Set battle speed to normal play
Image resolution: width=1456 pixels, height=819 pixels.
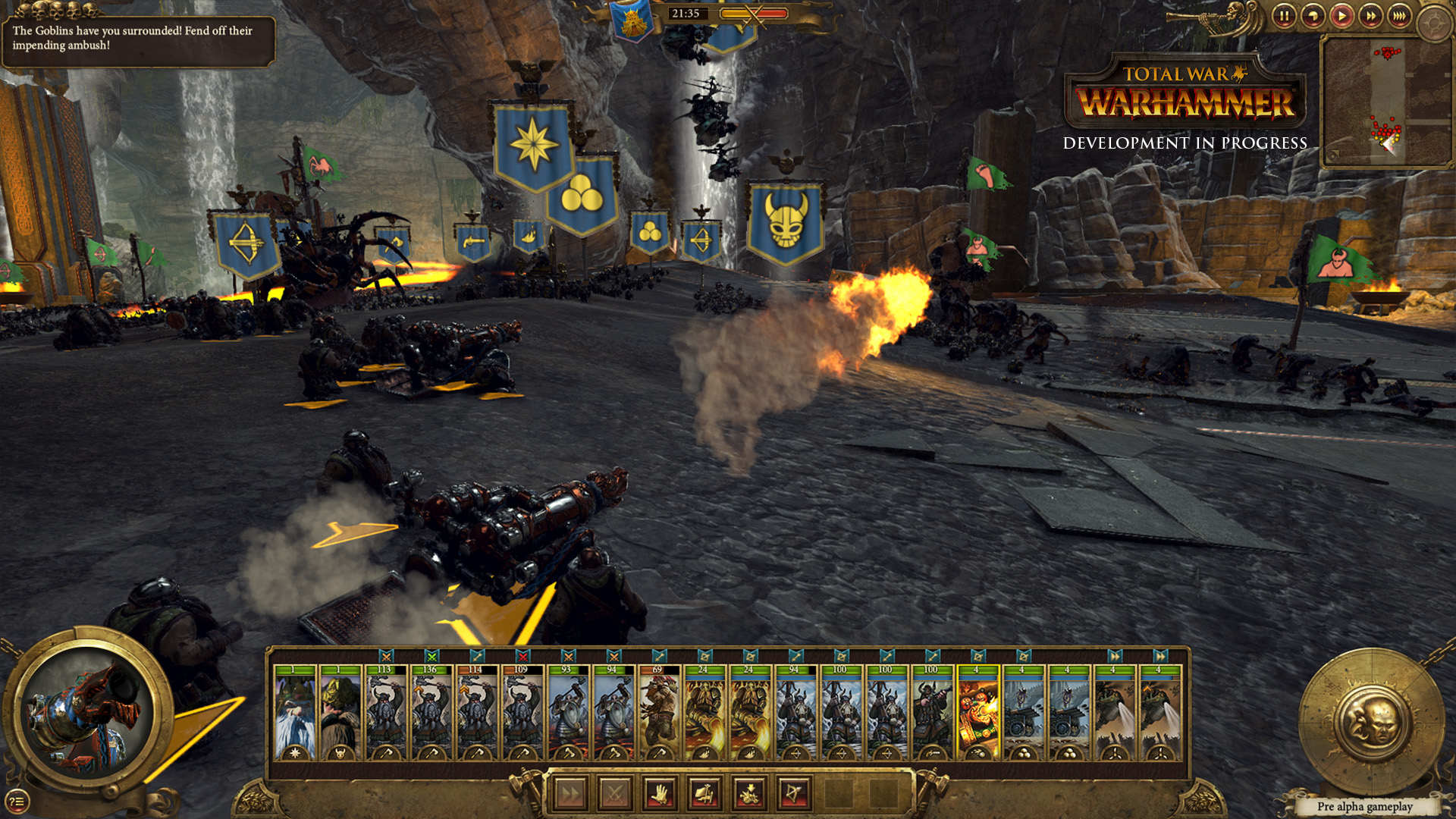coord(1341,16)
